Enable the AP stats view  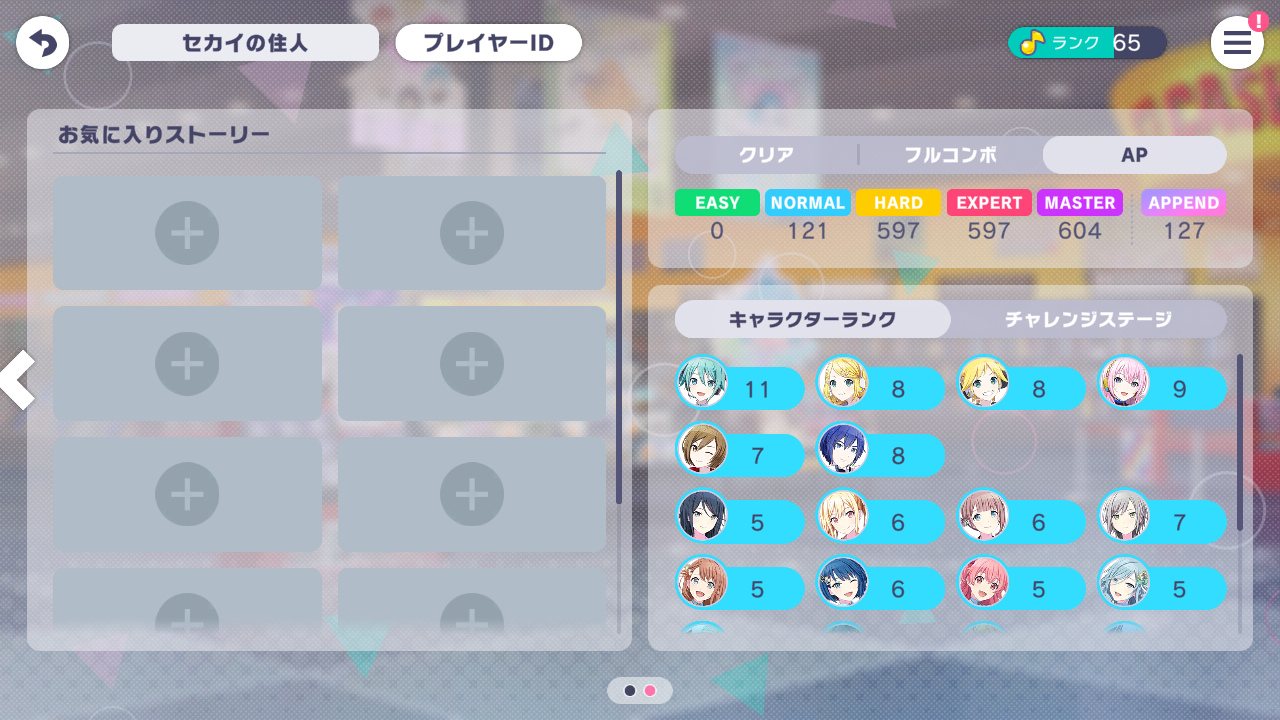coord(1134,155)
